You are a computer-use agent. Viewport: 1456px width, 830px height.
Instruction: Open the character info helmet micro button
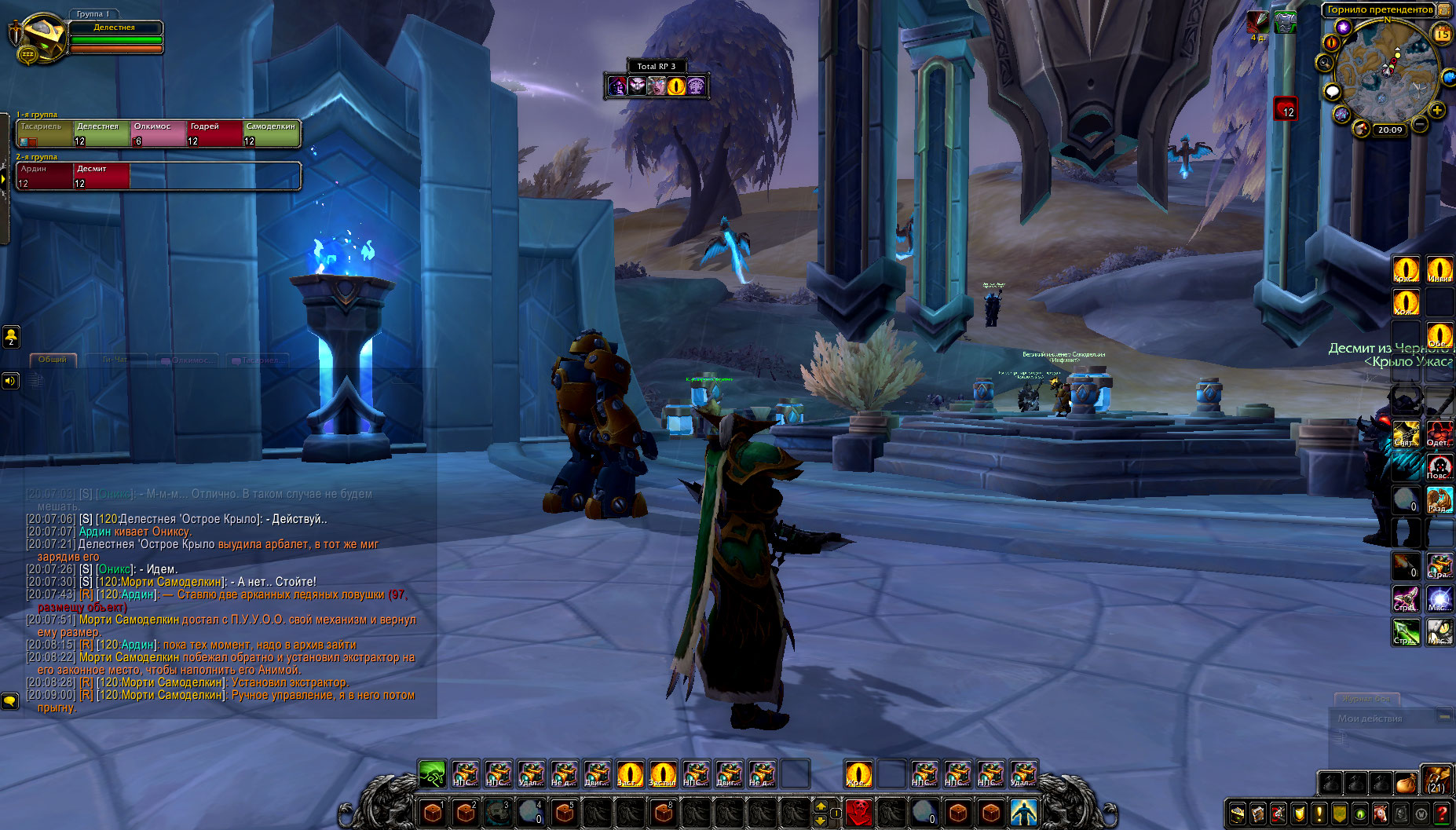1238,814
